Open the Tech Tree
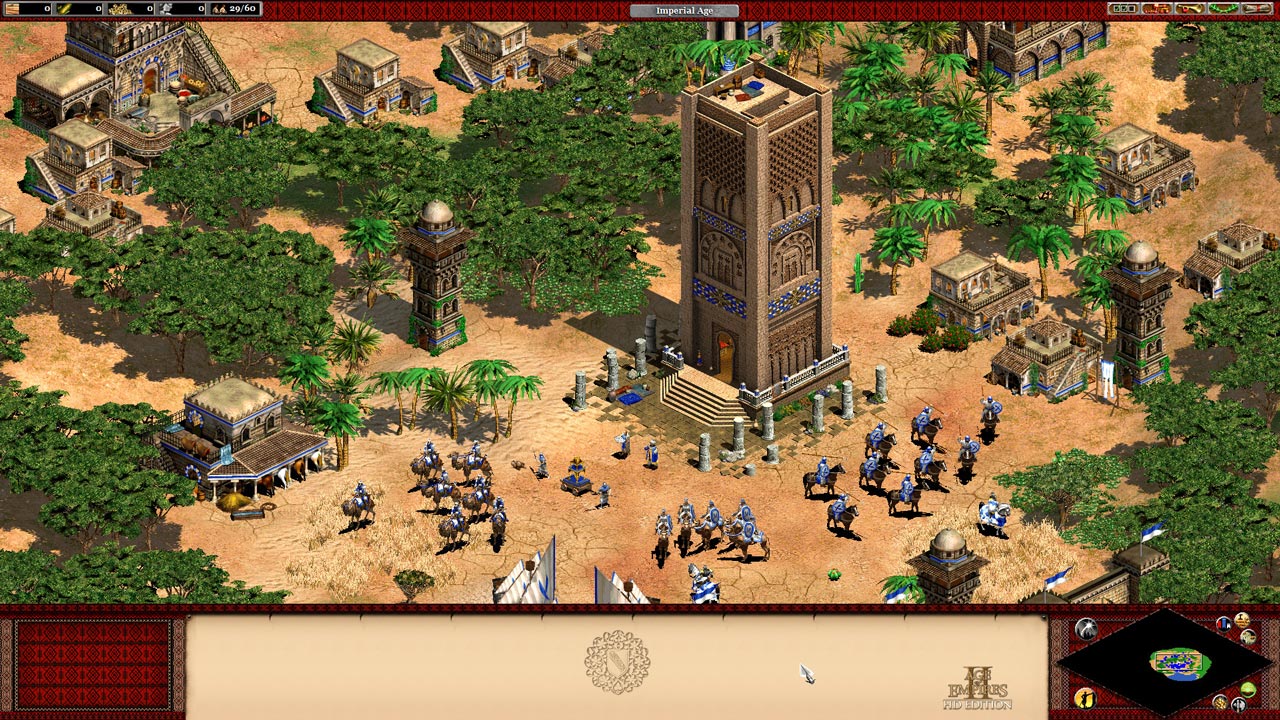Screen dimensions: 1280x720 click(x=1156, y=9)
